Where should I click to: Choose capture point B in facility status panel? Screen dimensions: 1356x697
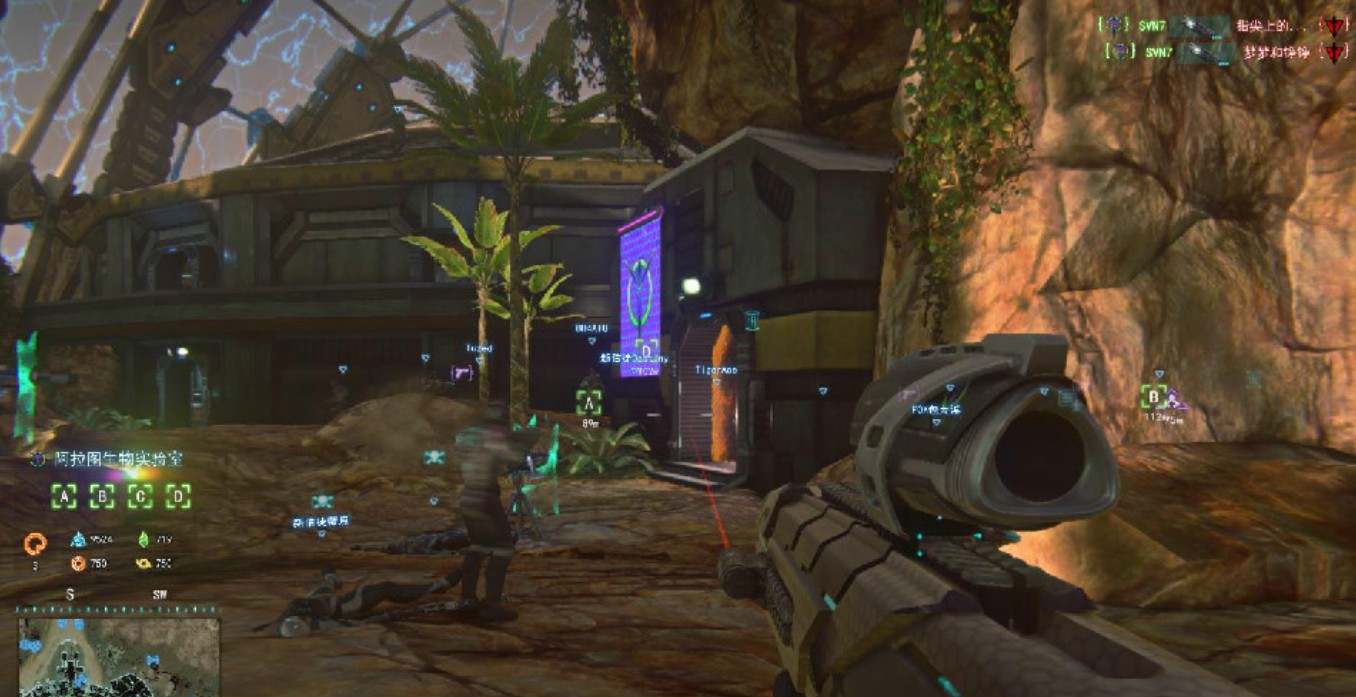coord(103,496)
